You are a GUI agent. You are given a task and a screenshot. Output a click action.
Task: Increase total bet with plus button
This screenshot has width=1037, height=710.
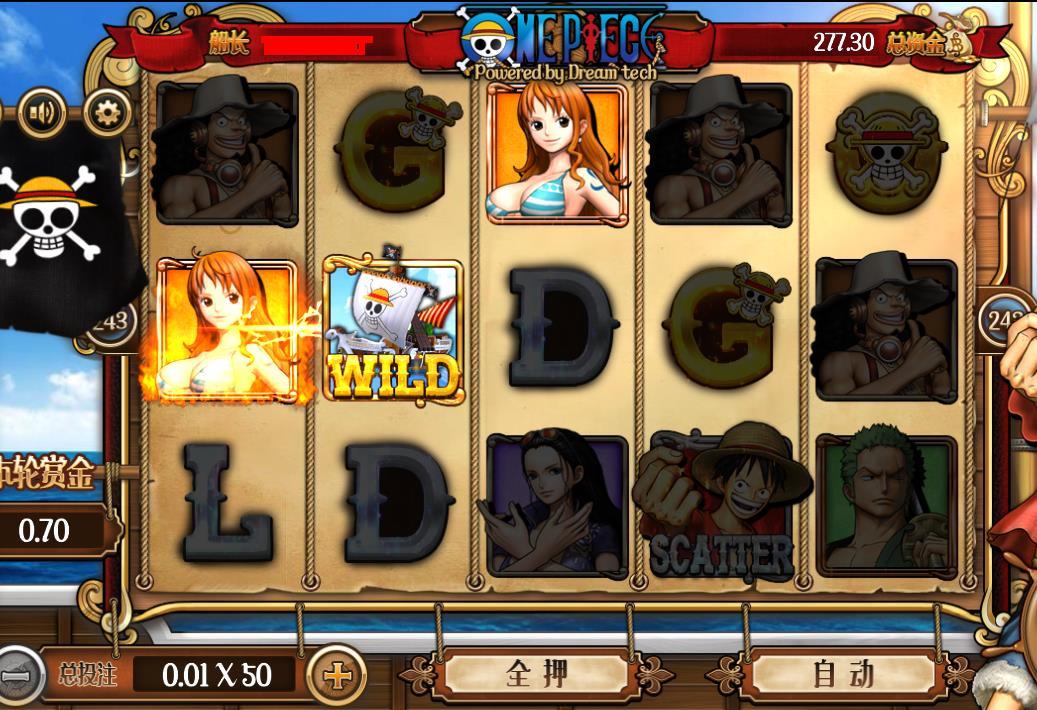337,675
